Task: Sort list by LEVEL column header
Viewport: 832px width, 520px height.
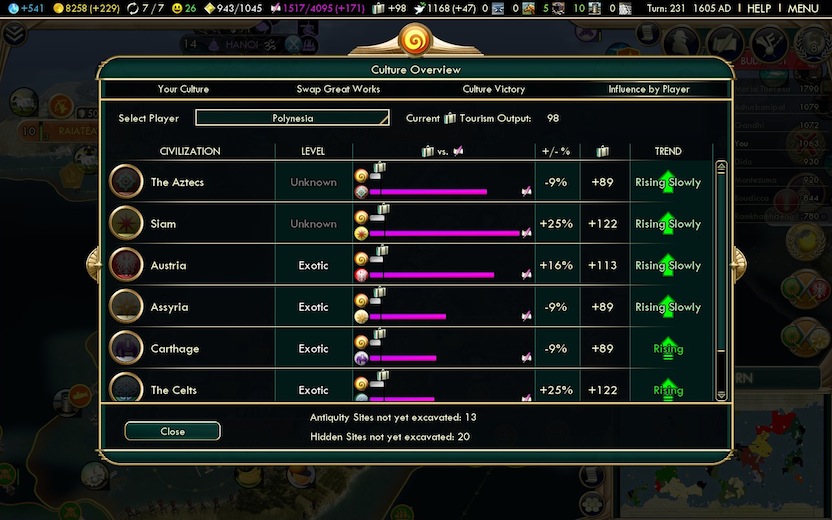Action: tap(313, 151)
